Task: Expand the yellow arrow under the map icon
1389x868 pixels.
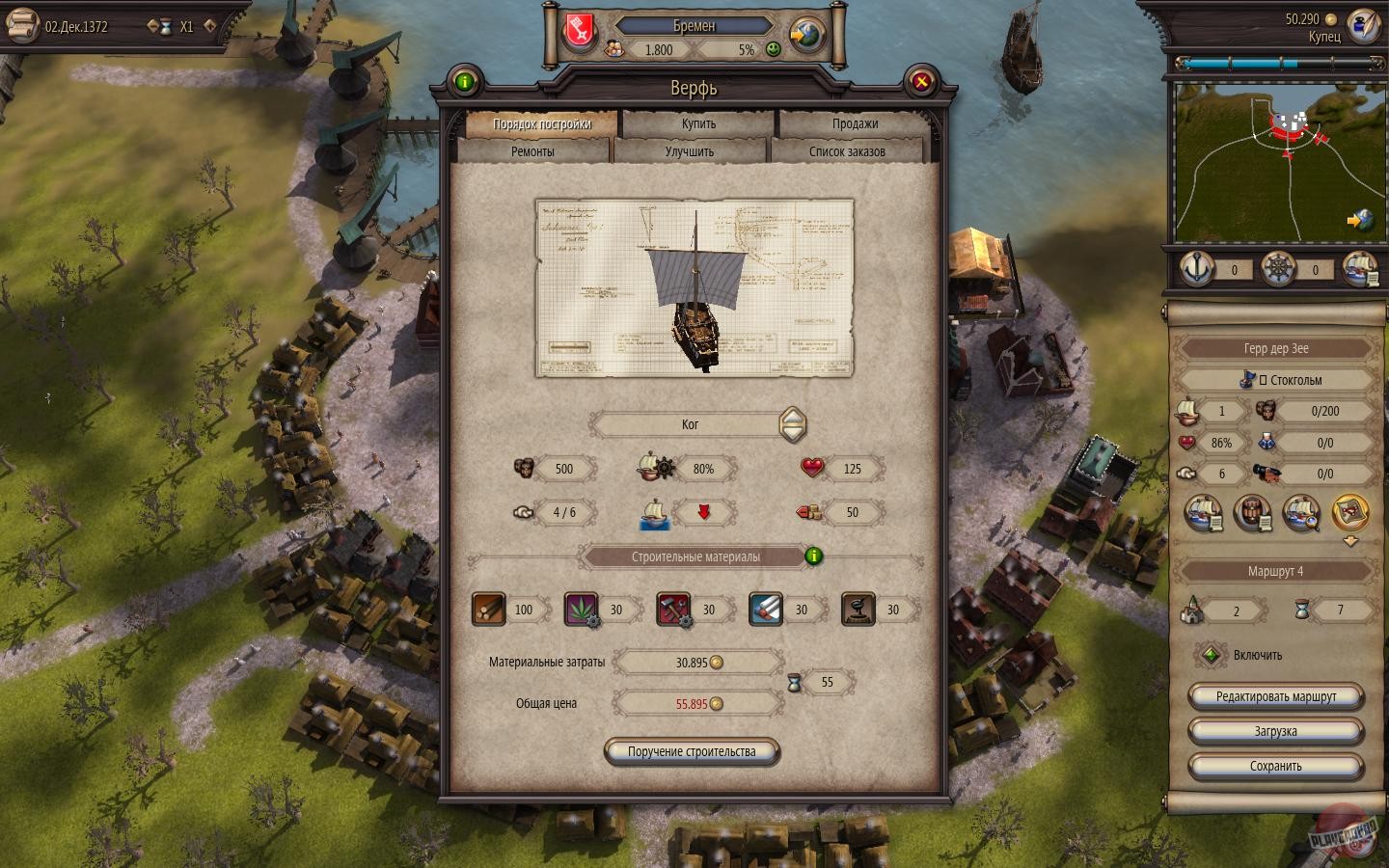Action: point(1362,220)
